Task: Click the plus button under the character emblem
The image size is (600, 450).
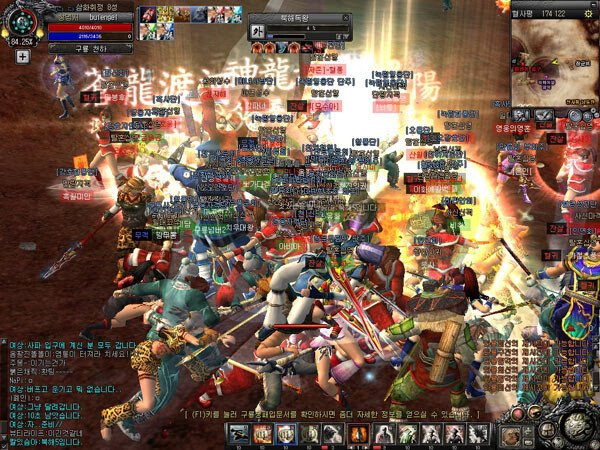Action: pyautogui.click(x=22, y=57)
